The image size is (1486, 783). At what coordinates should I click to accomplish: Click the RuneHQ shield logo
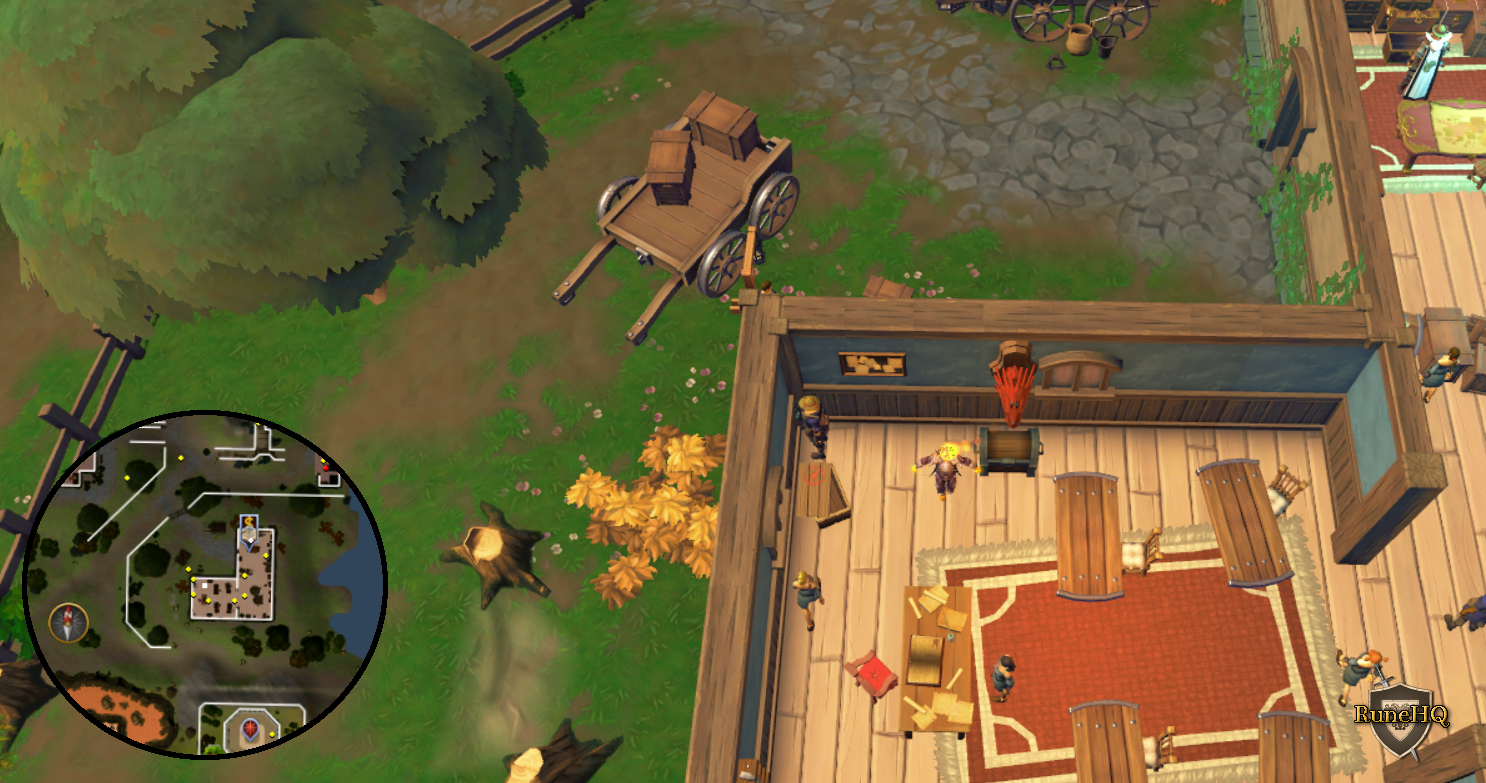pyautogui.click(x=1401, y=721)
